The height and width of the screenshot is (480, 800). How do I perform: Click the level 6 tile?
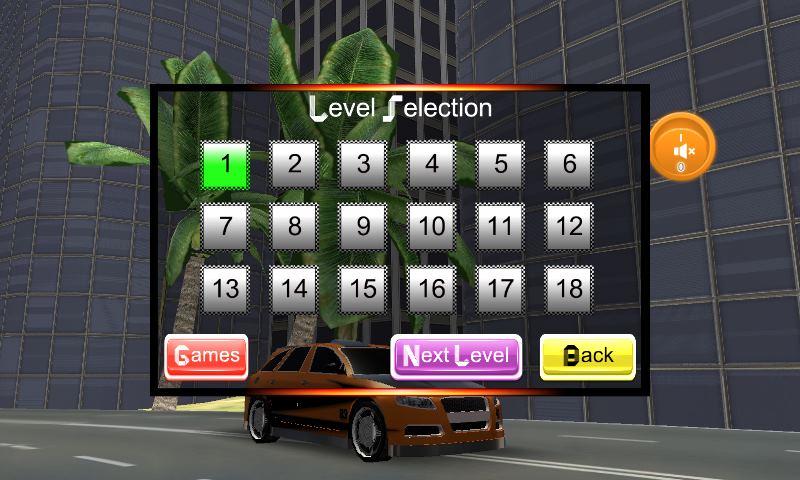(570, 164)
